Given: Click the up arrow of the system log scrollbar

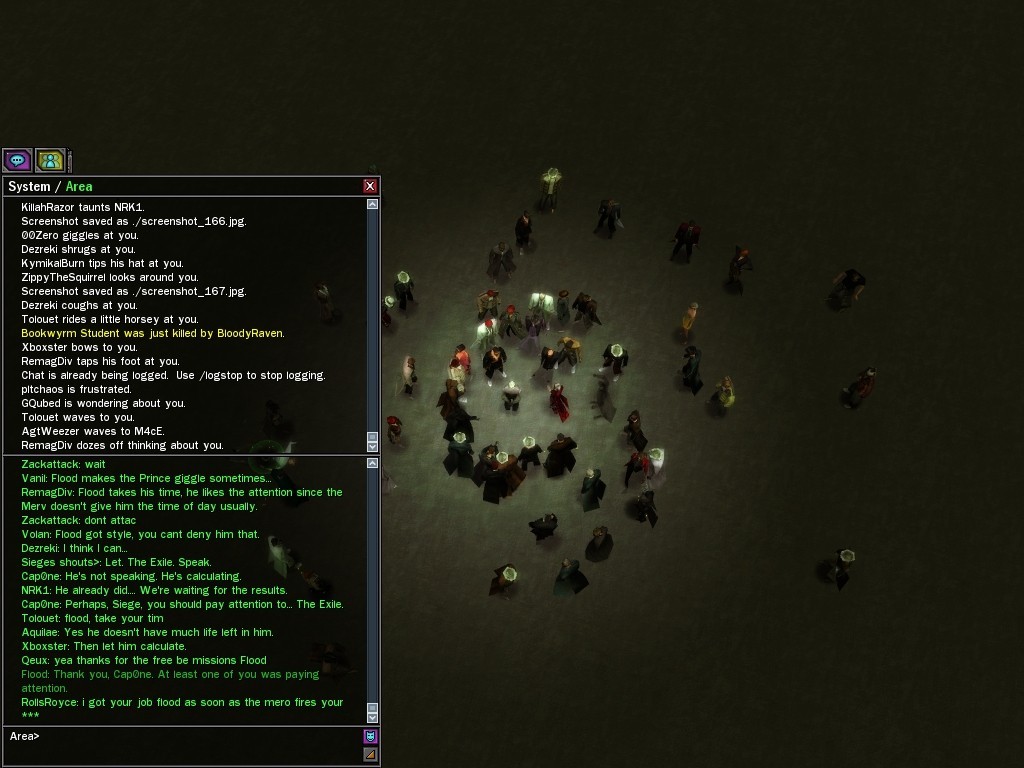Looking at the screenshot, I should [x=373, y=204].
